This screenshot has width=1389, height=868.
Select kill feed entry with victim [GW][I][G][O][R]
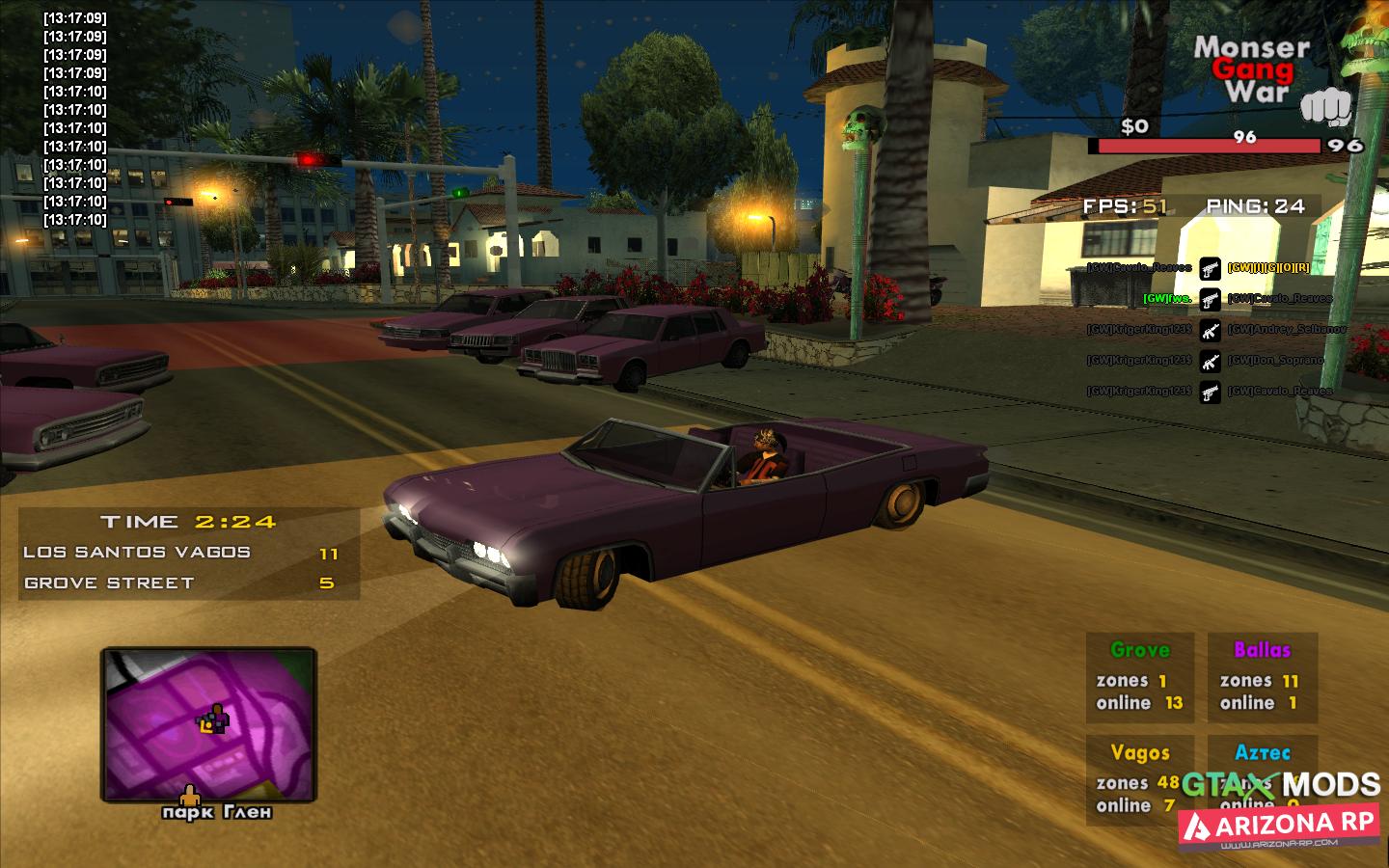[1268, 268]
